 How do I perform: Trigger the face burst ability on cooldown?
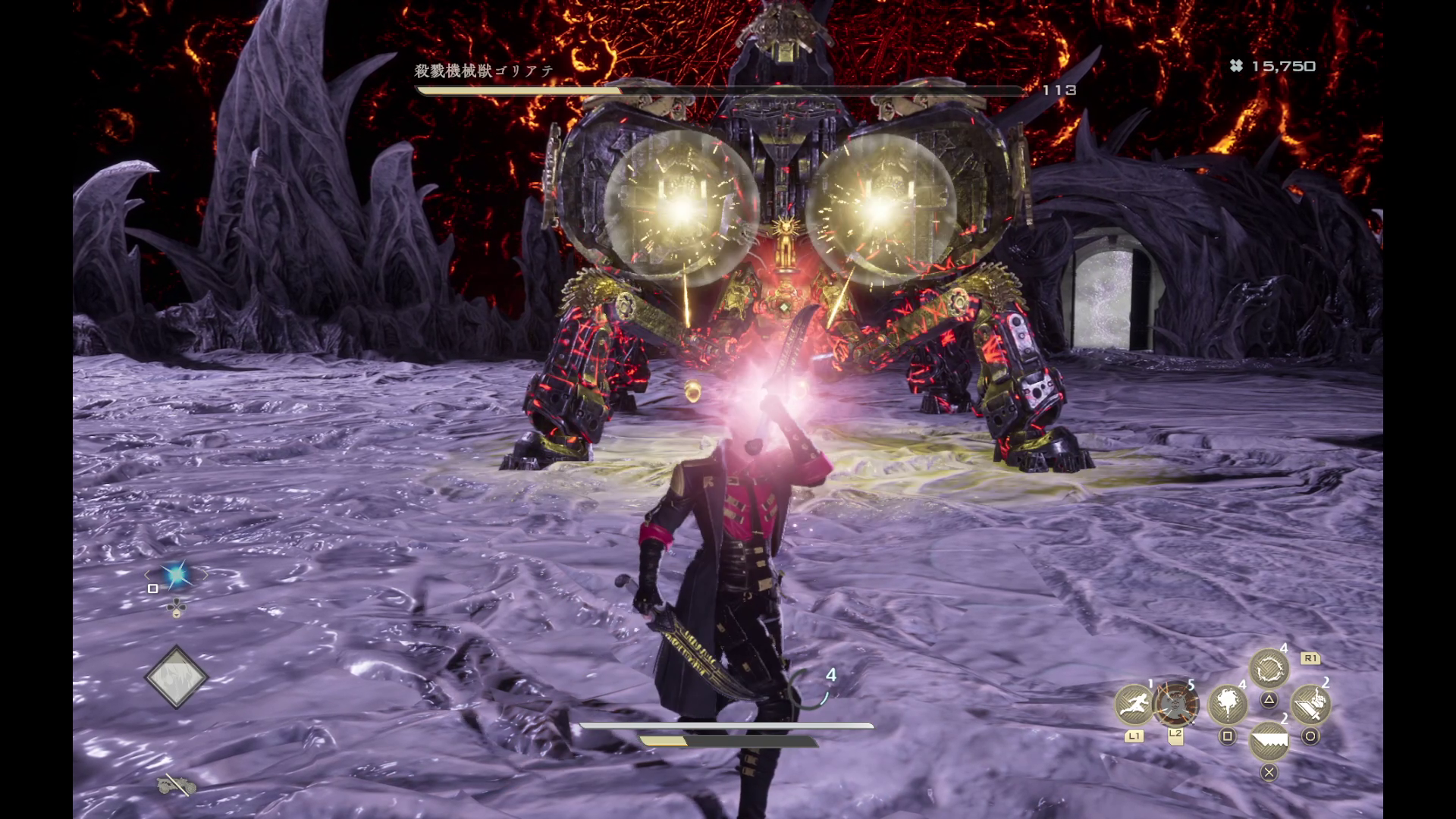[x=1175, y=704]
